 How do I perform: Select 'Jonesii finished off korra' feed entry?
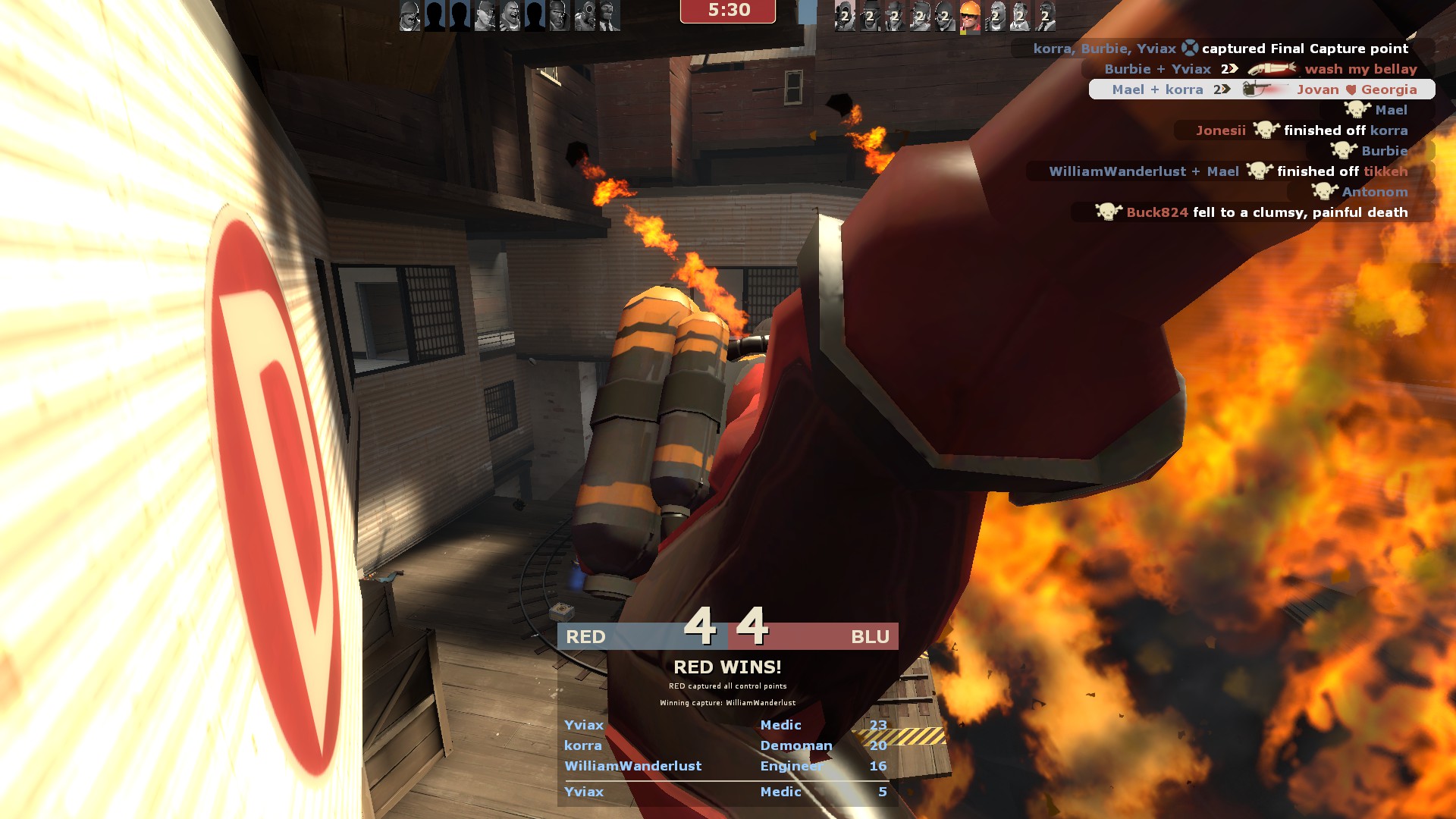click(1301, 130)
